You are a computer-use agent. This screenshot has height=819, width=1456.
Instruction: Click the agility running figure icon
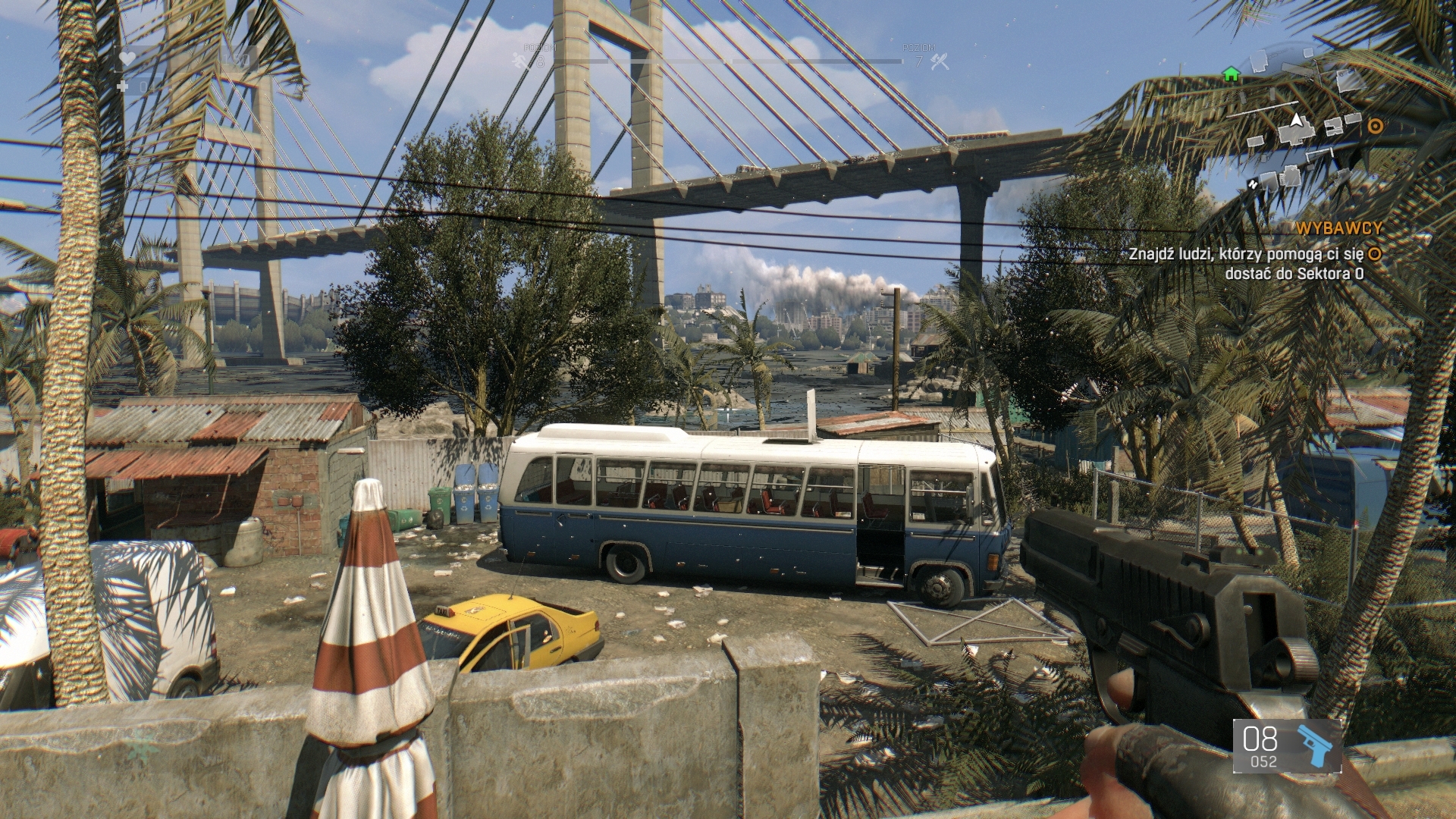519,60
